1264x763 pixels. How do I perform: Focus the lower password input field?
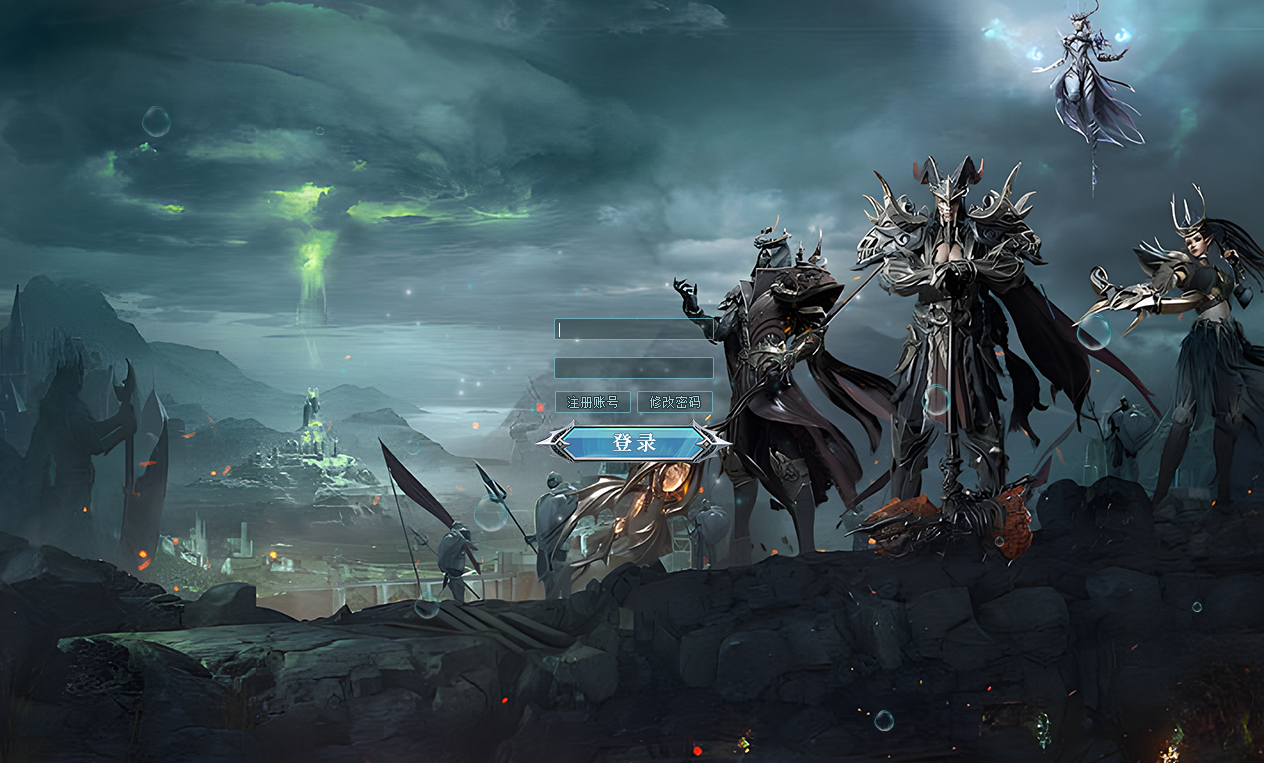point(633,368)
